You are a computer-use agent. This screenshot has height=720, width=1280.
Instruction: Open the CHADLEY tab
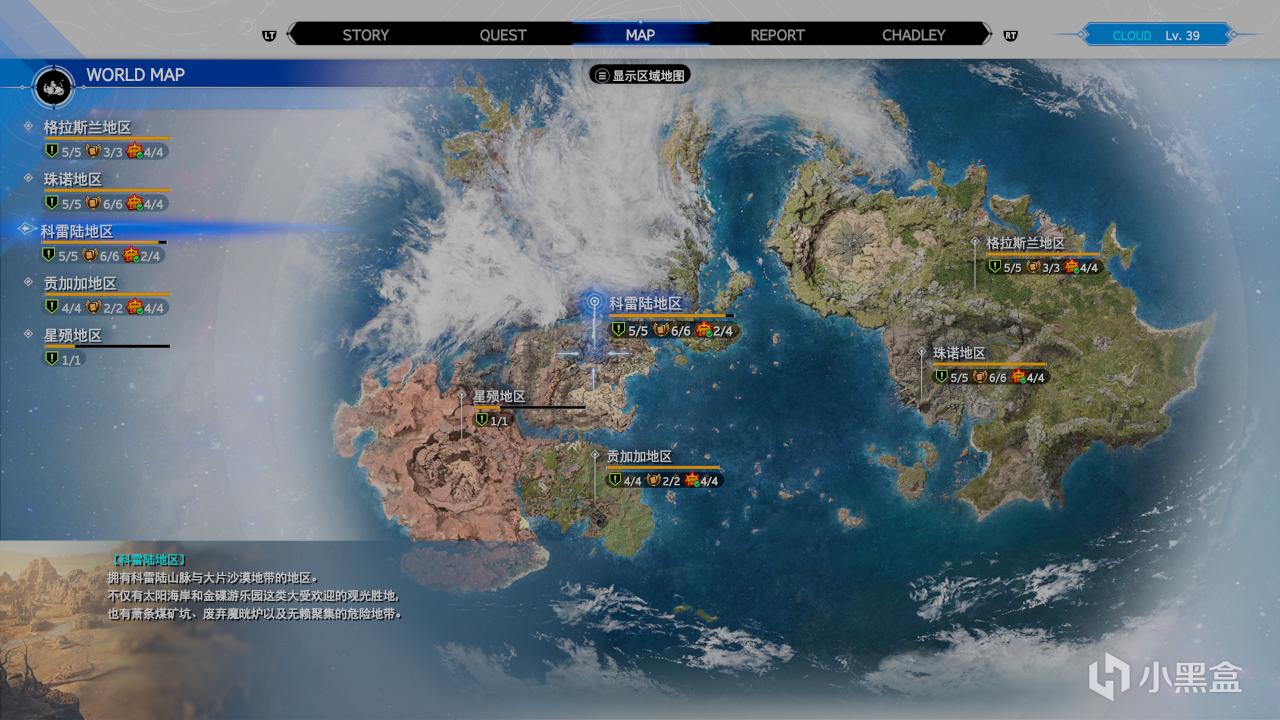click(x=913, y=35)
